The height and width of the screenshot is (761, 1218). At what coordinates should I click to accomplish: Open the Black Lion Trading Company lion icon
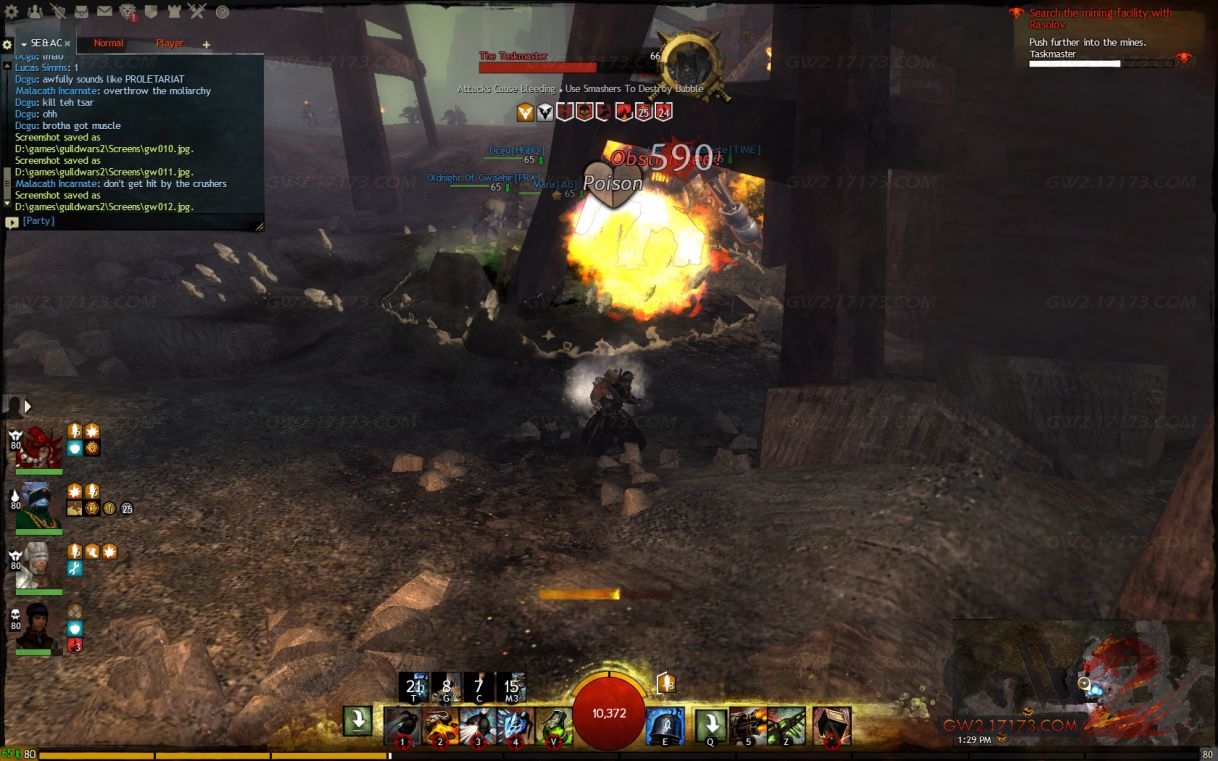[128, 12]
